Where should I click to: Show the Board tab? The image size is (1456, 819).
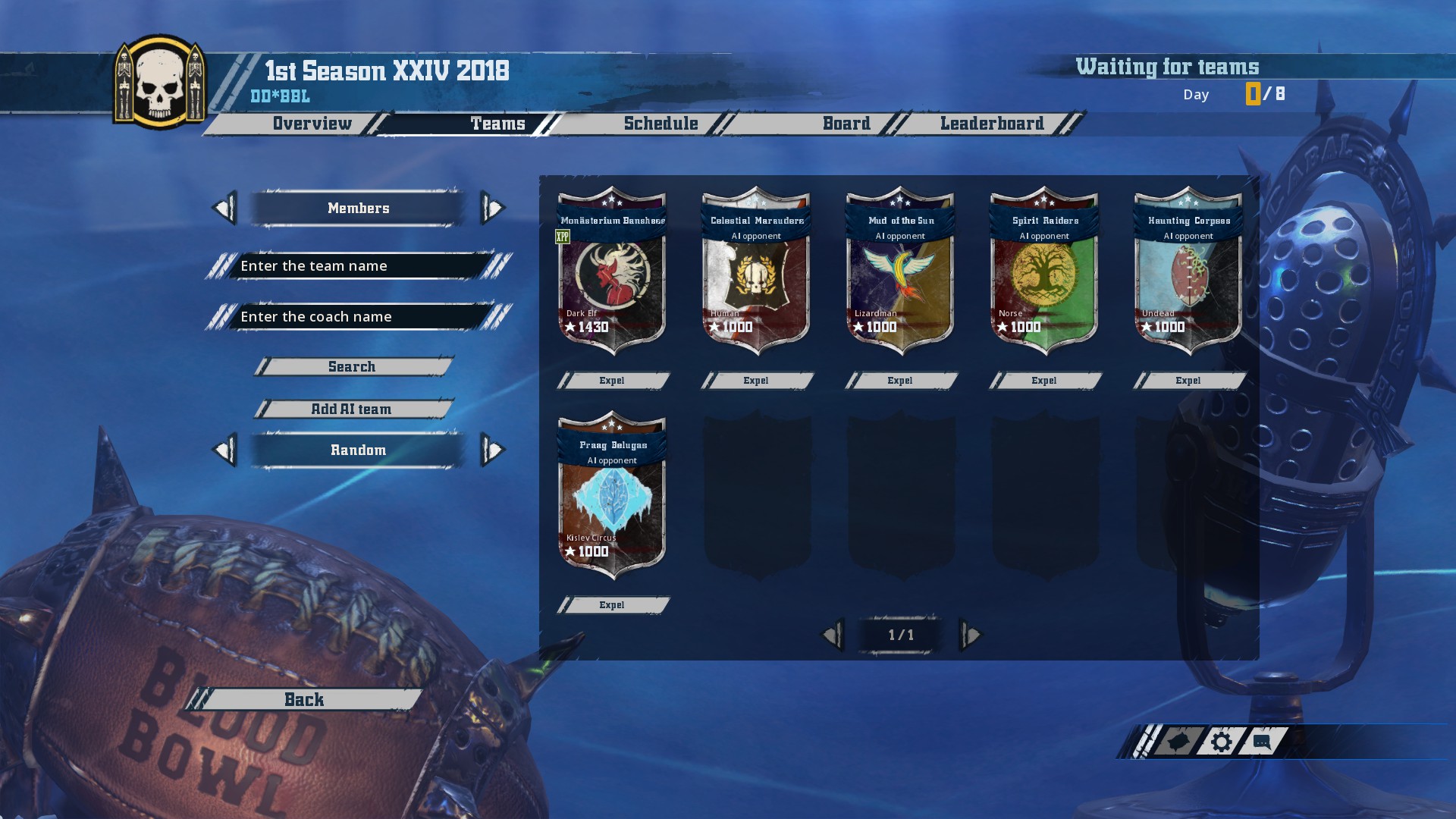point(846,124)
